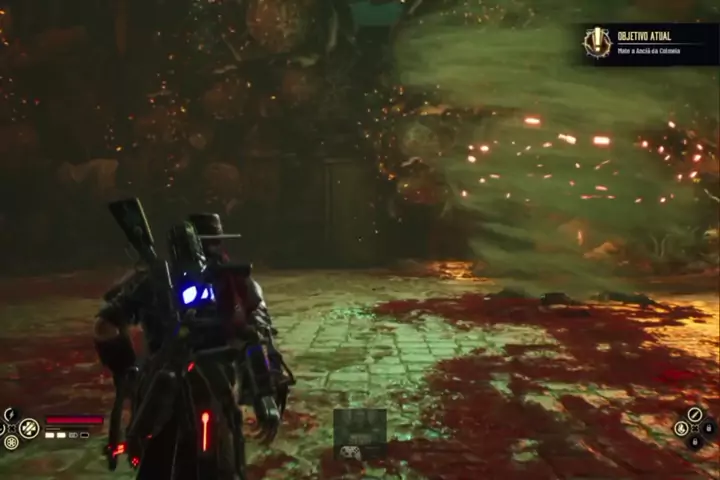
Task: Click the controller overlay thumbnail
Action: coord(360,434)
